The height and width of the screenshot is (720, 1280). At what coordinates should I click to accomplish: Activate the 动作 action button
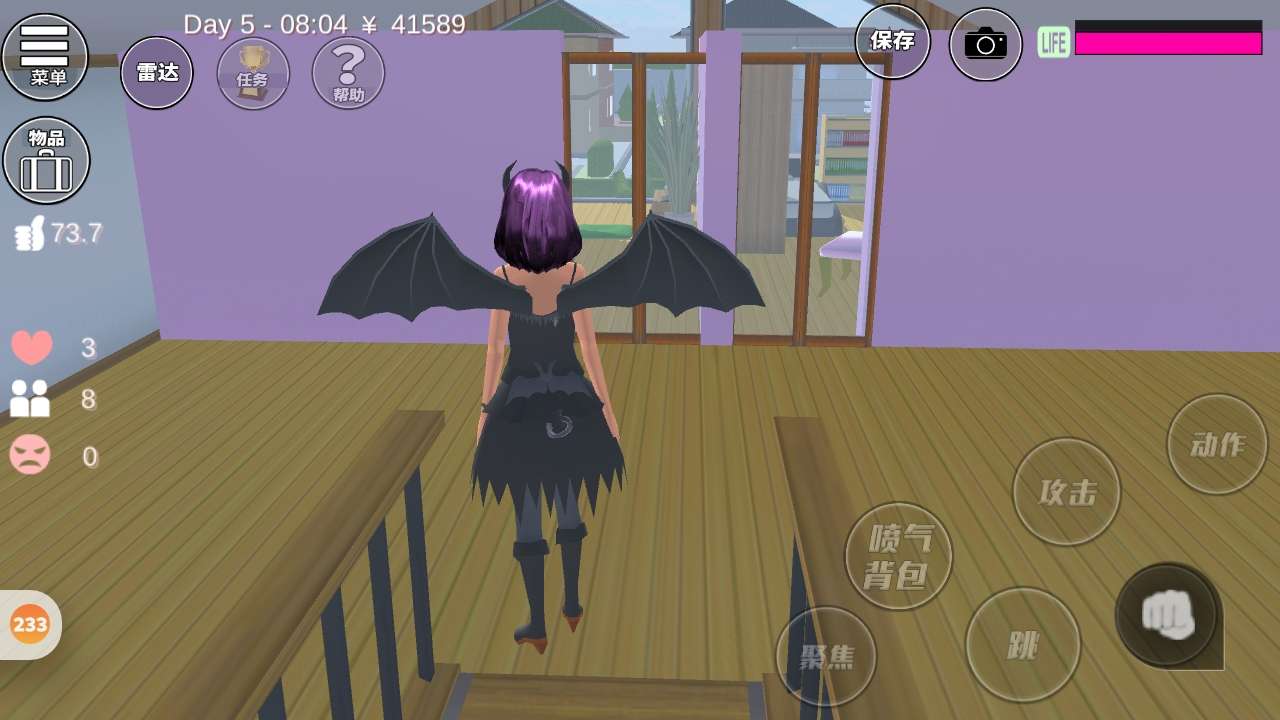(x=1217, y=444)
